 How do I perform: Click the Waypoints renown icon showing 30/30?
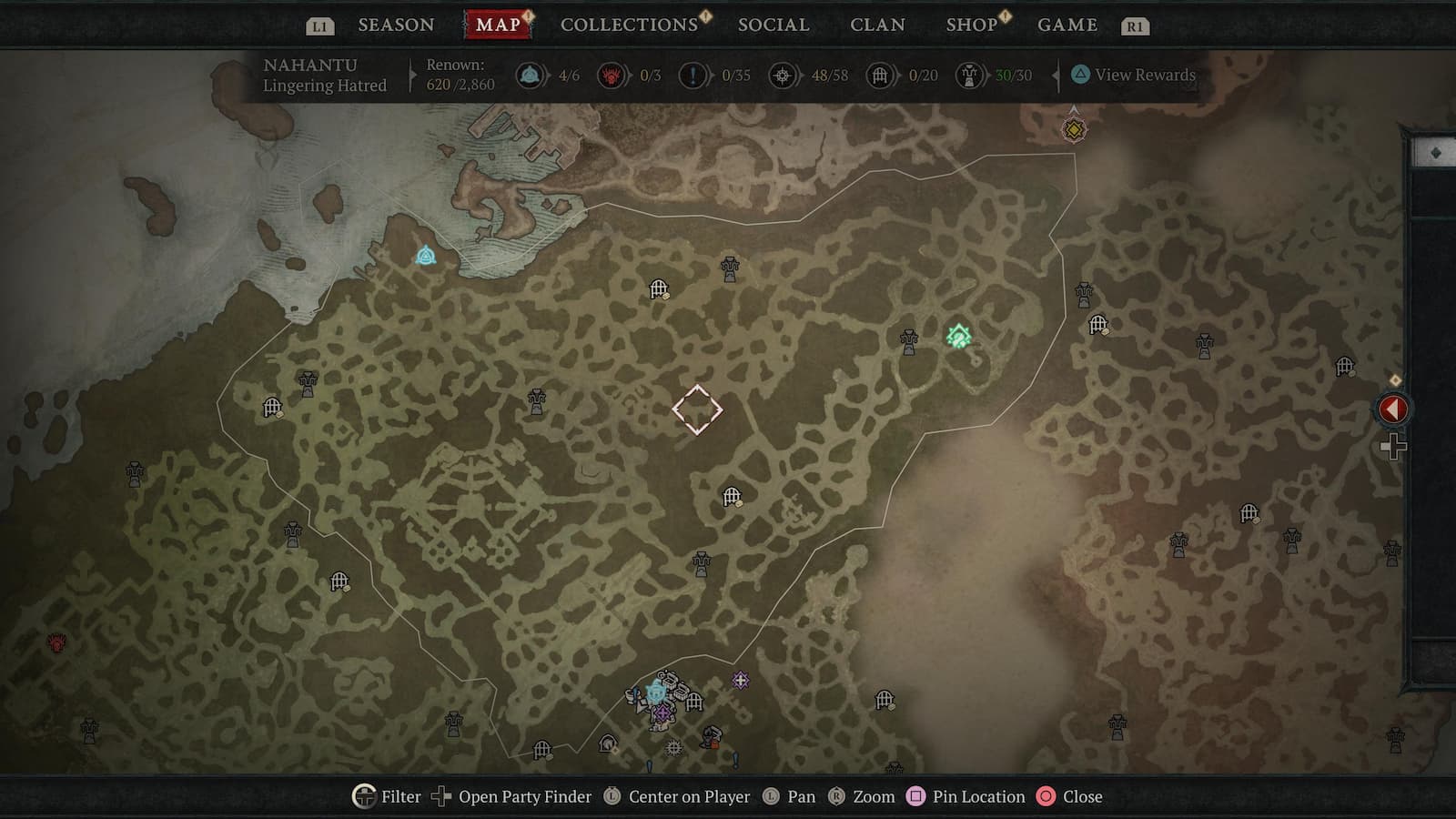coord(966,76)
